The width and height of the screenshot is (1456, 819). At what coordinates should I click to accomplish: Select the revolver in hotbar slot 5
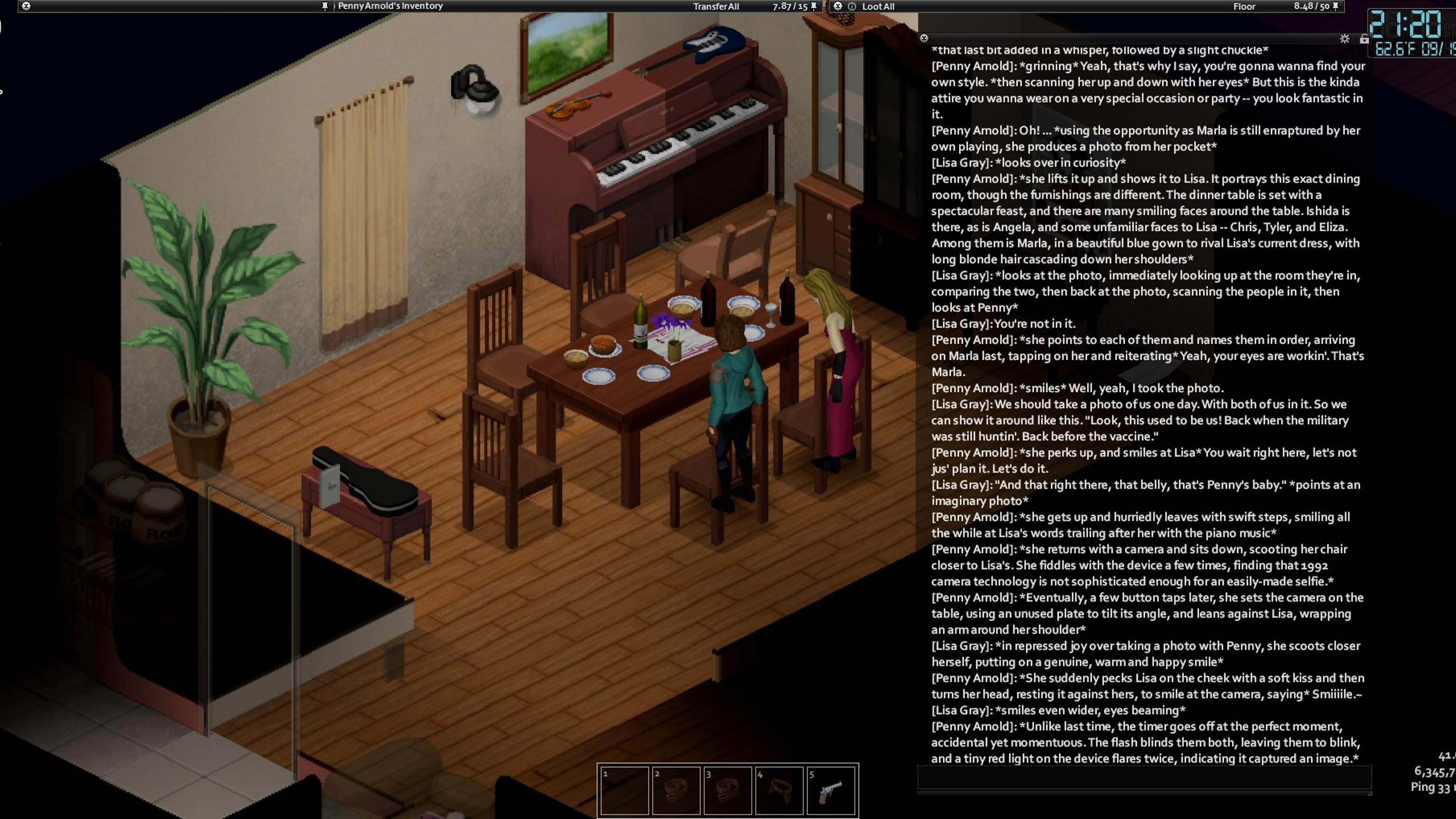(x=831, y=790)
